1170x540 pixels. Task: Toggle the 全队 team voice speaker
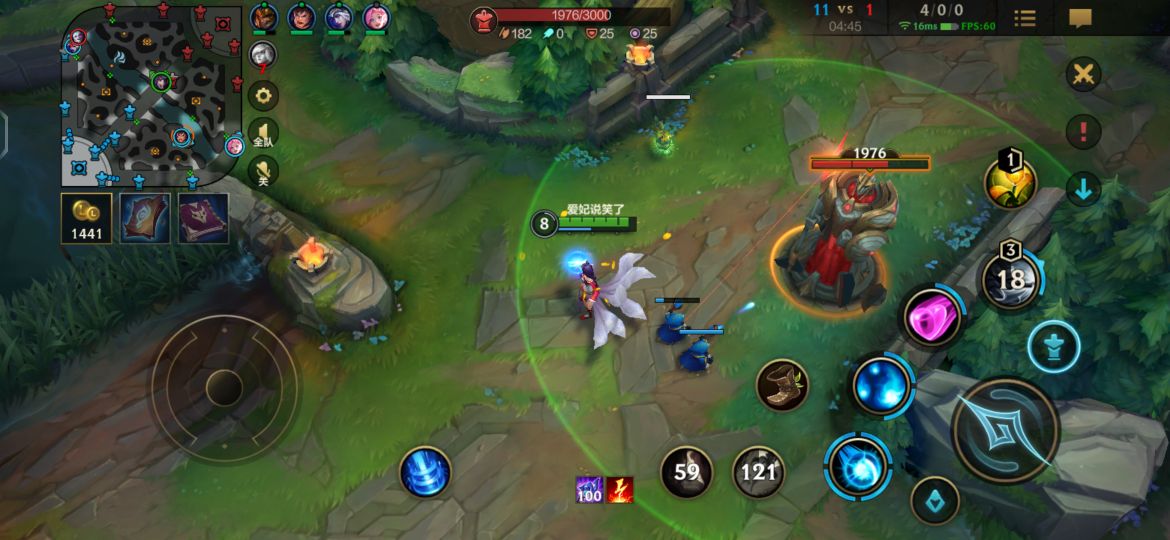point(264,134)
